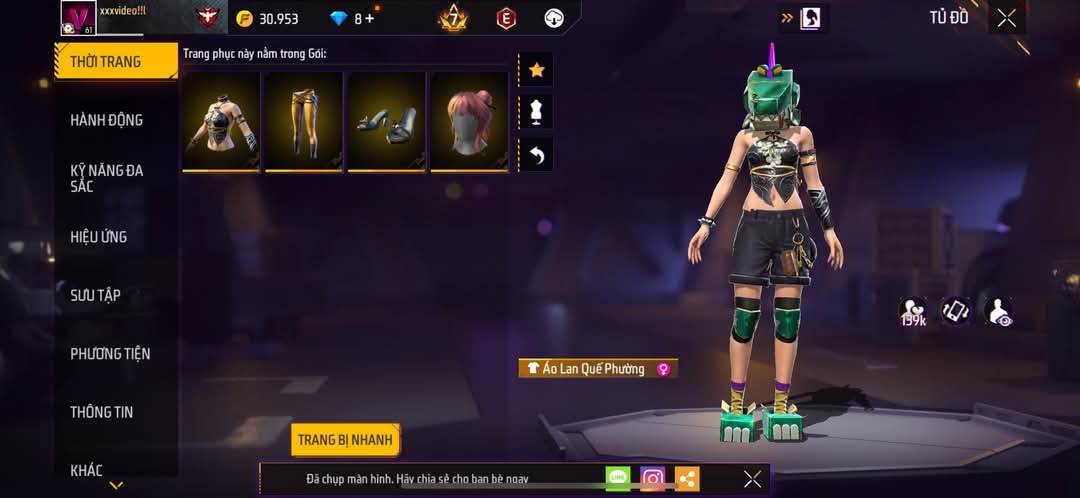Viewport: 1080px width, 498px height.
Task: Add diamonds with the plus button
Action: pyautogui.click(x=369, y=19)
